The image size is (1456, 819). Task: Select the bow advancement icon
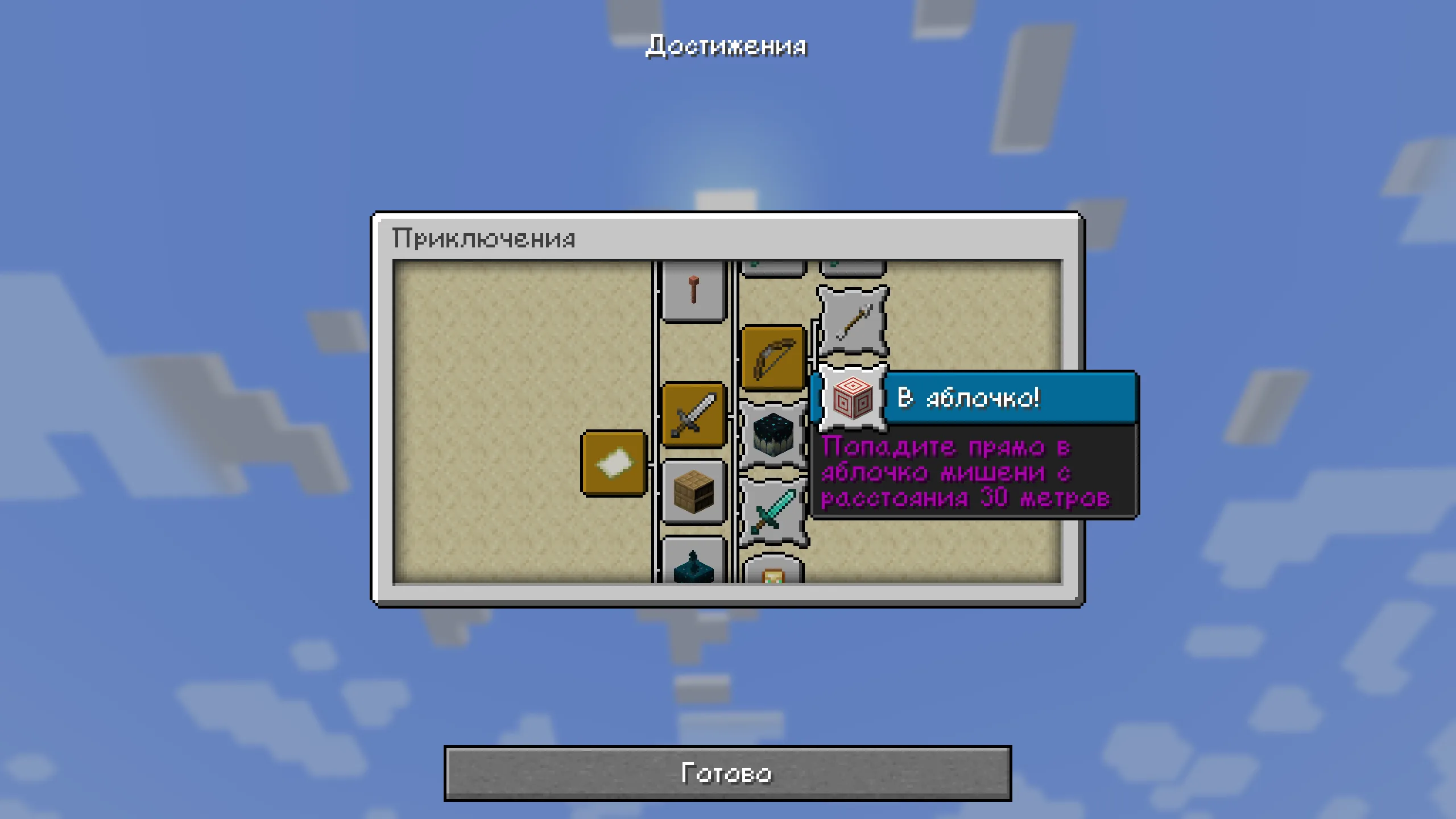click(x=773, y=358)
